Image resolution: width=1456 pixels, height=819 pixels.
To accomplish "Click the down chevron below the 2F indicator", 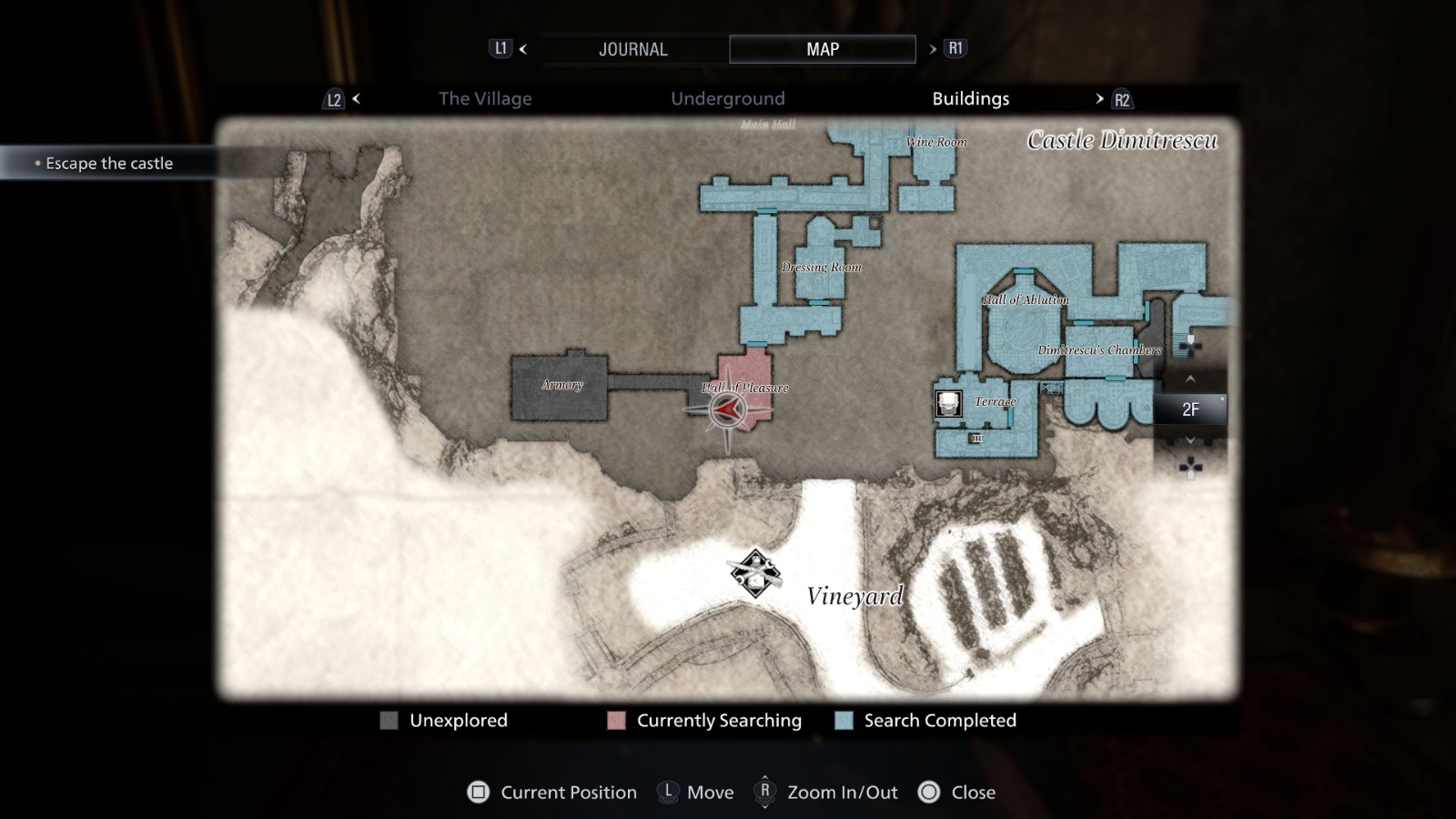I will pos(1188,440).
